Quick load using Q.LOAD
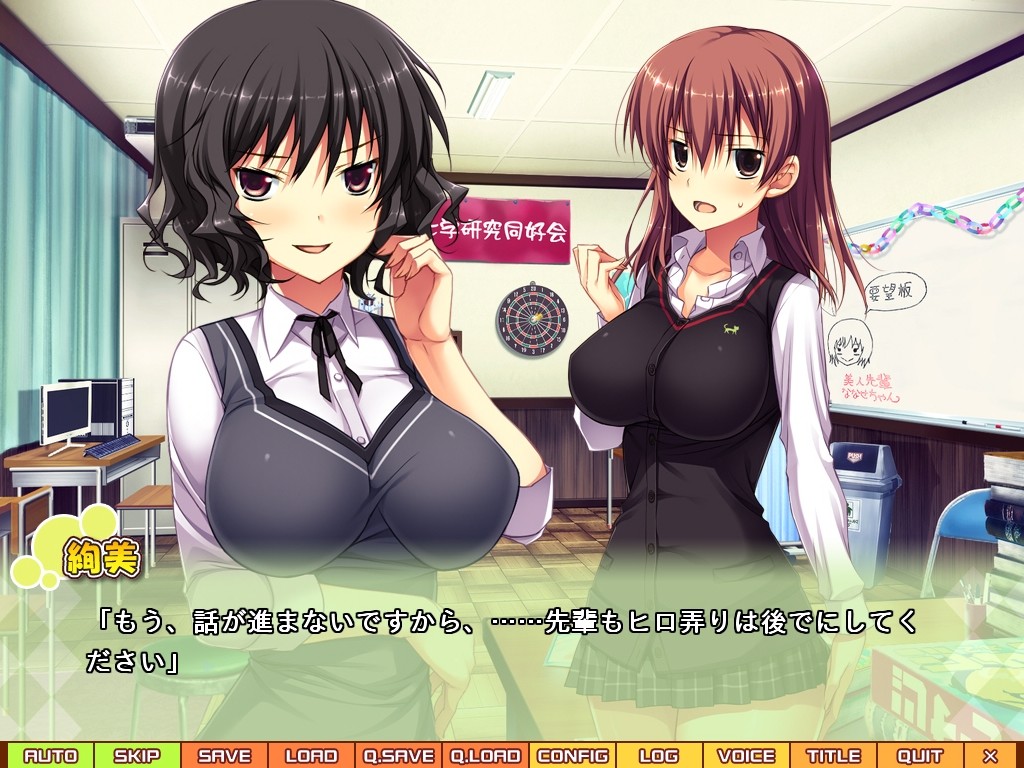 [485, 756]
